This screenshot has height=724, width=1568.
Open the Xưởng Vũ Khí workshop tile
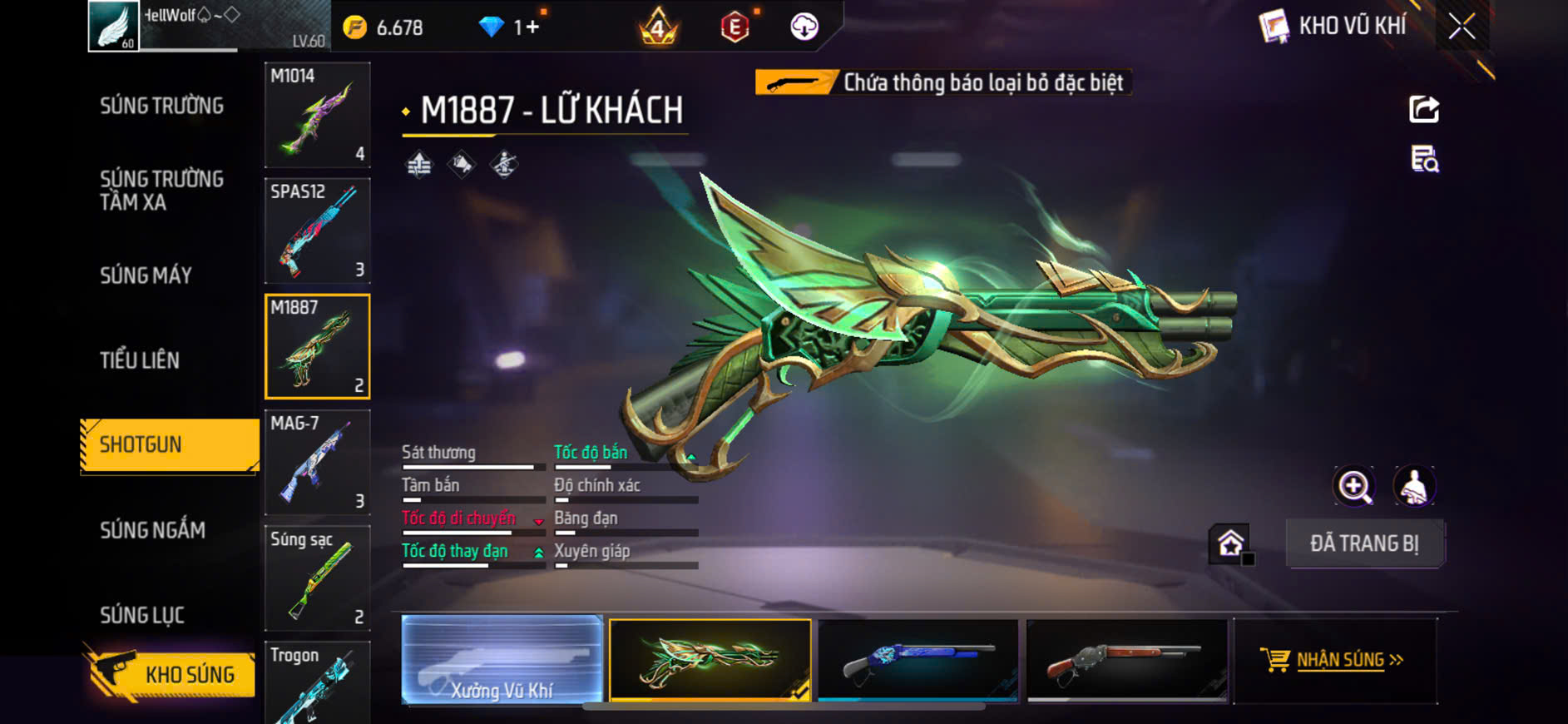502,660
